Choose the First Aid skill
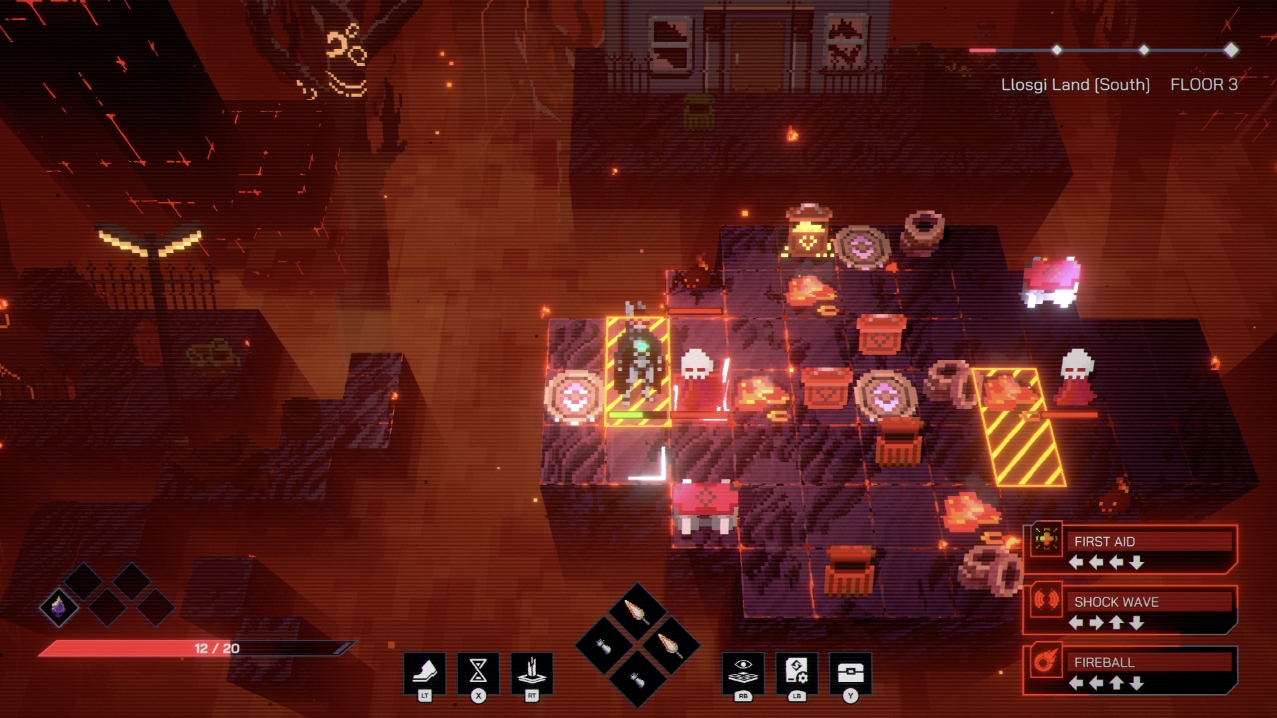 (x=1130, y=549)
